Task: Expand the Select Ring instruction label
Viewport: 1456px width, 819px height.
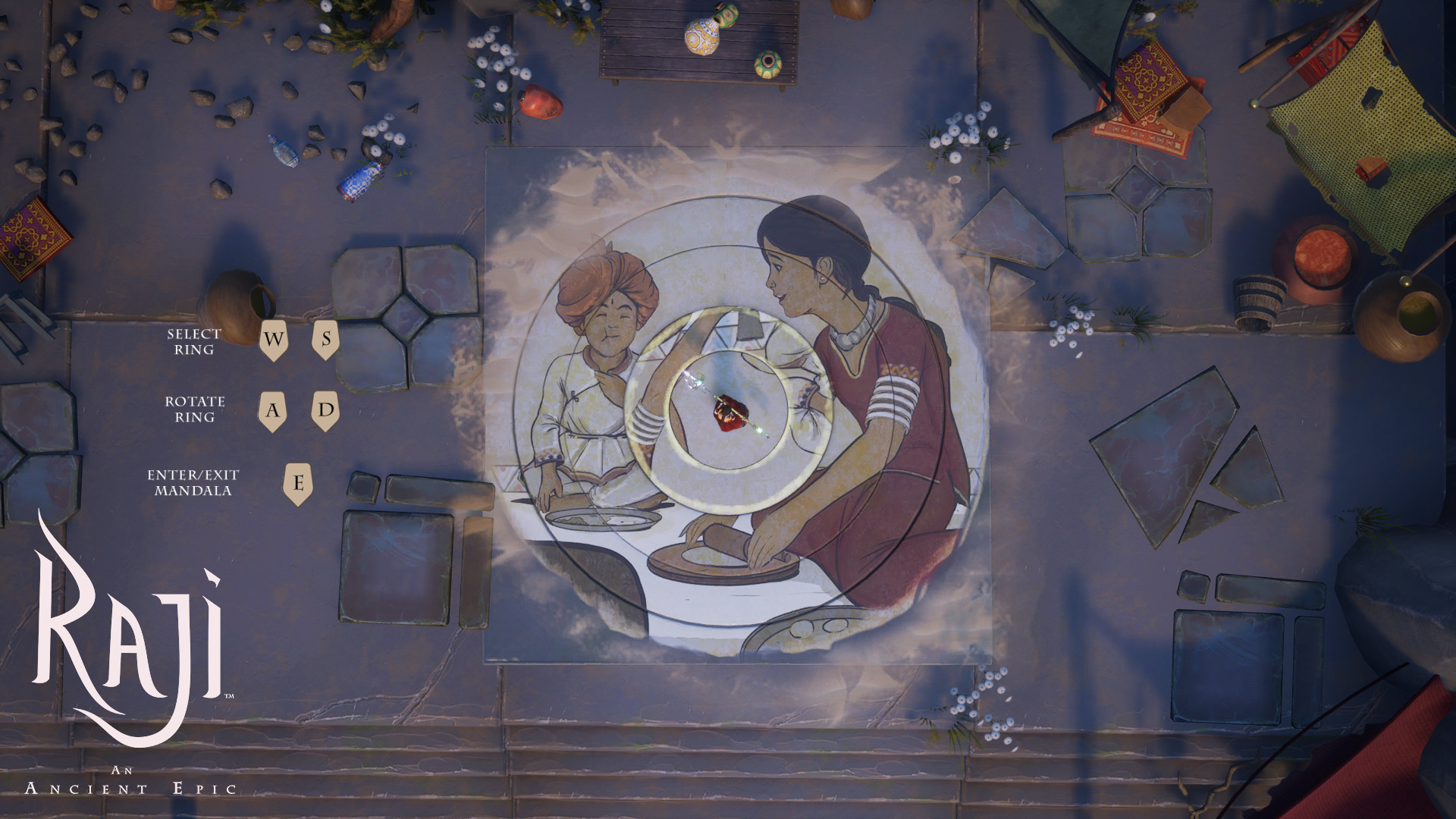Action: point(194,344)
